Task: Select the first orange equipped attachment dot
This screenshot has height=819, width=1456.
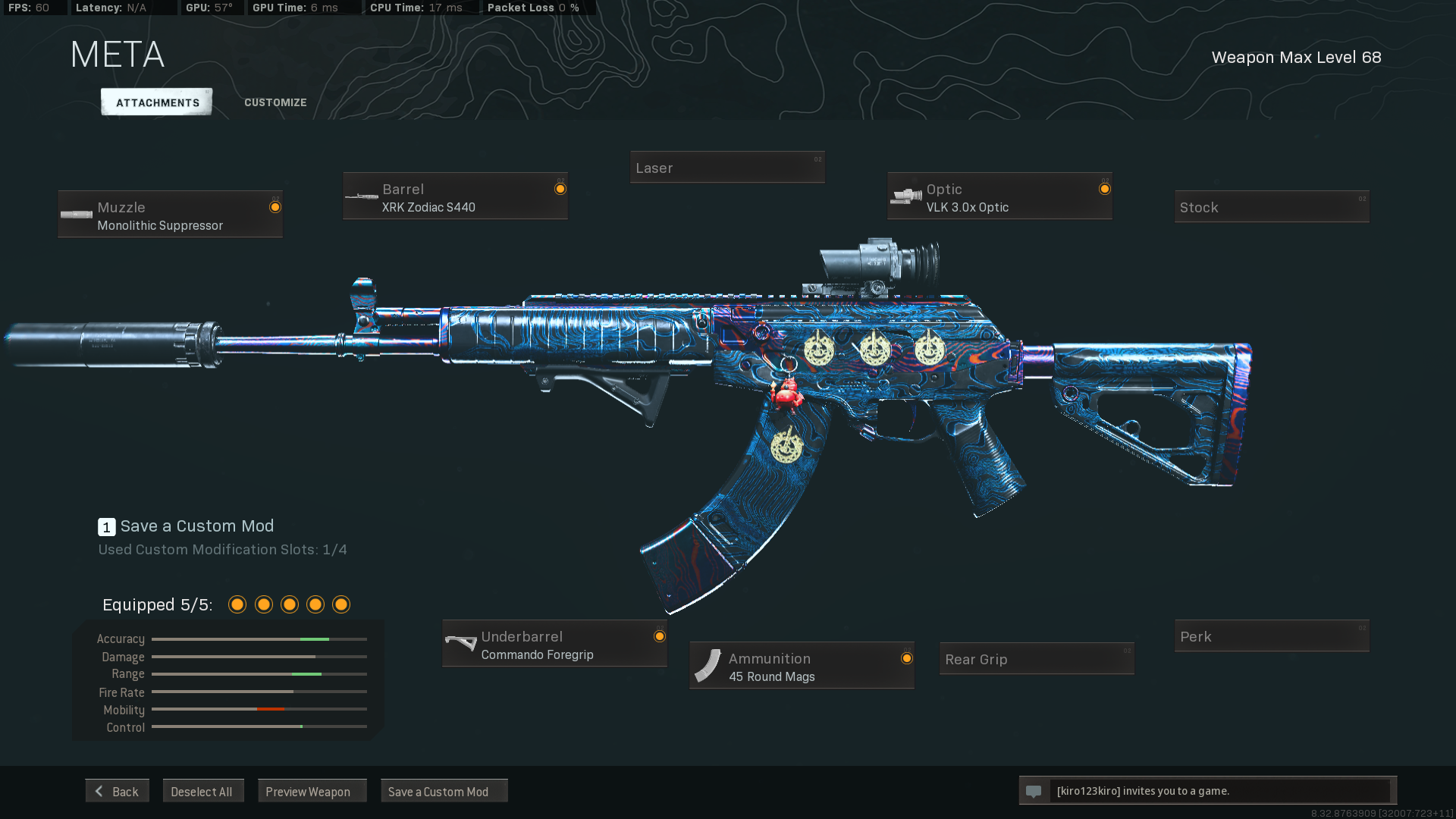Action: [237, 604]
